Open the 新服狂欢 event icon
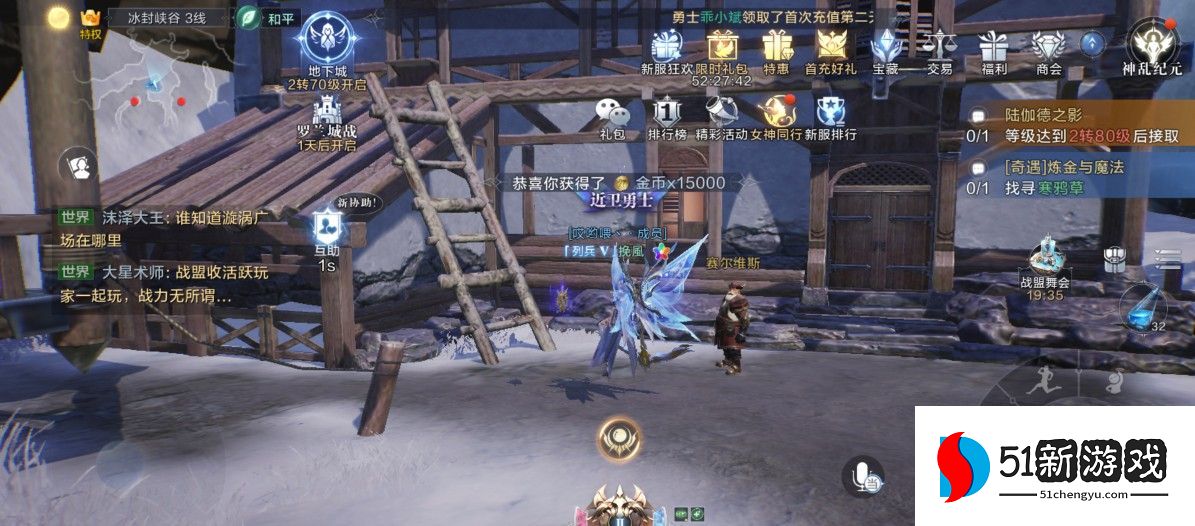The width and height of the screenshot is (1195, 526). pos(666,46)
